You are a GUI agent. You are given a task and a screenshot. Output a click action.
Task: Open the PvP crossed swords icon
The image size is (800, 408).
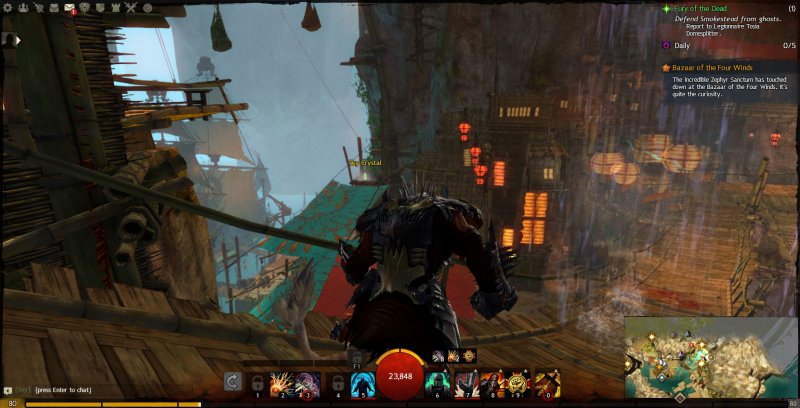131,7
